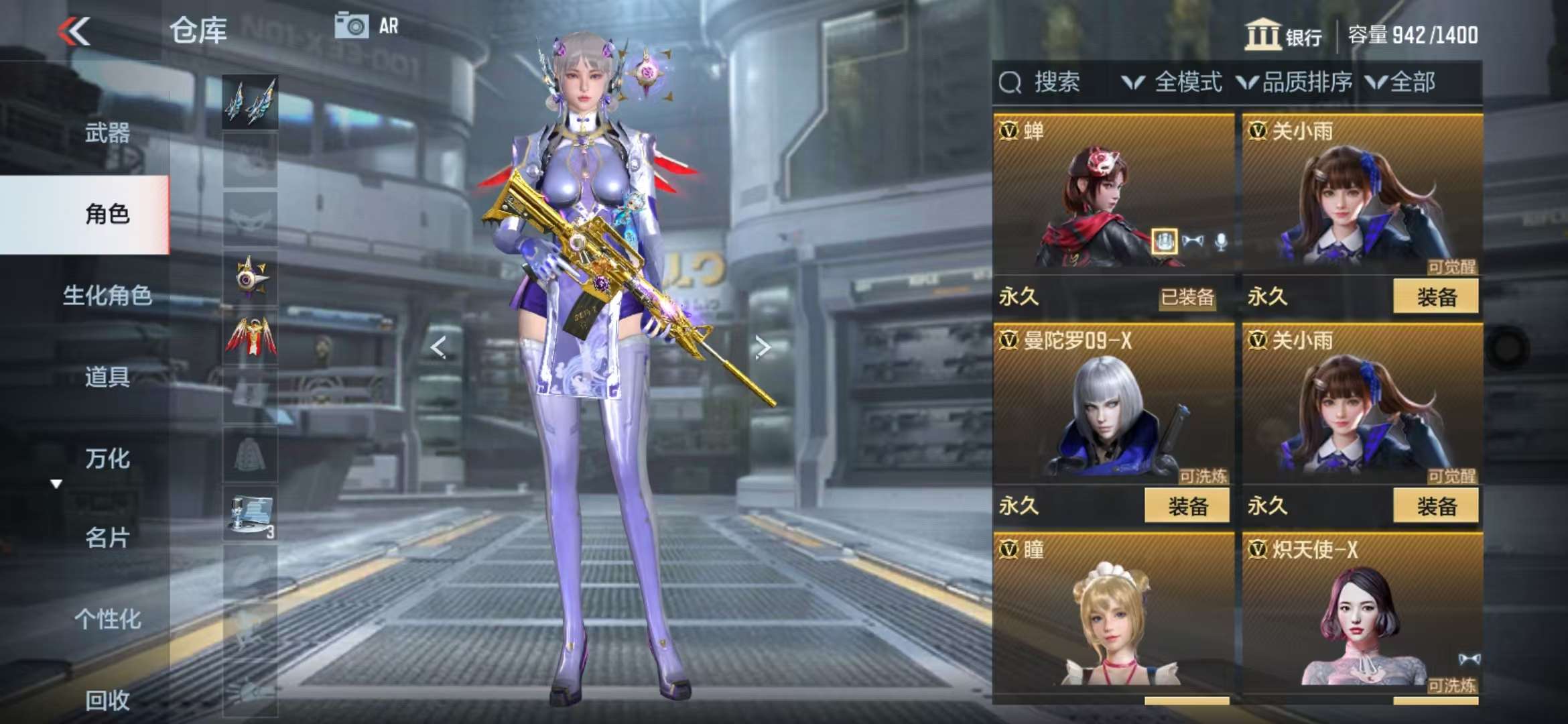The height and width of the screenshot is (724, 1568).
Task: Open the AR camera mode
Action: [x=366, y=26]
